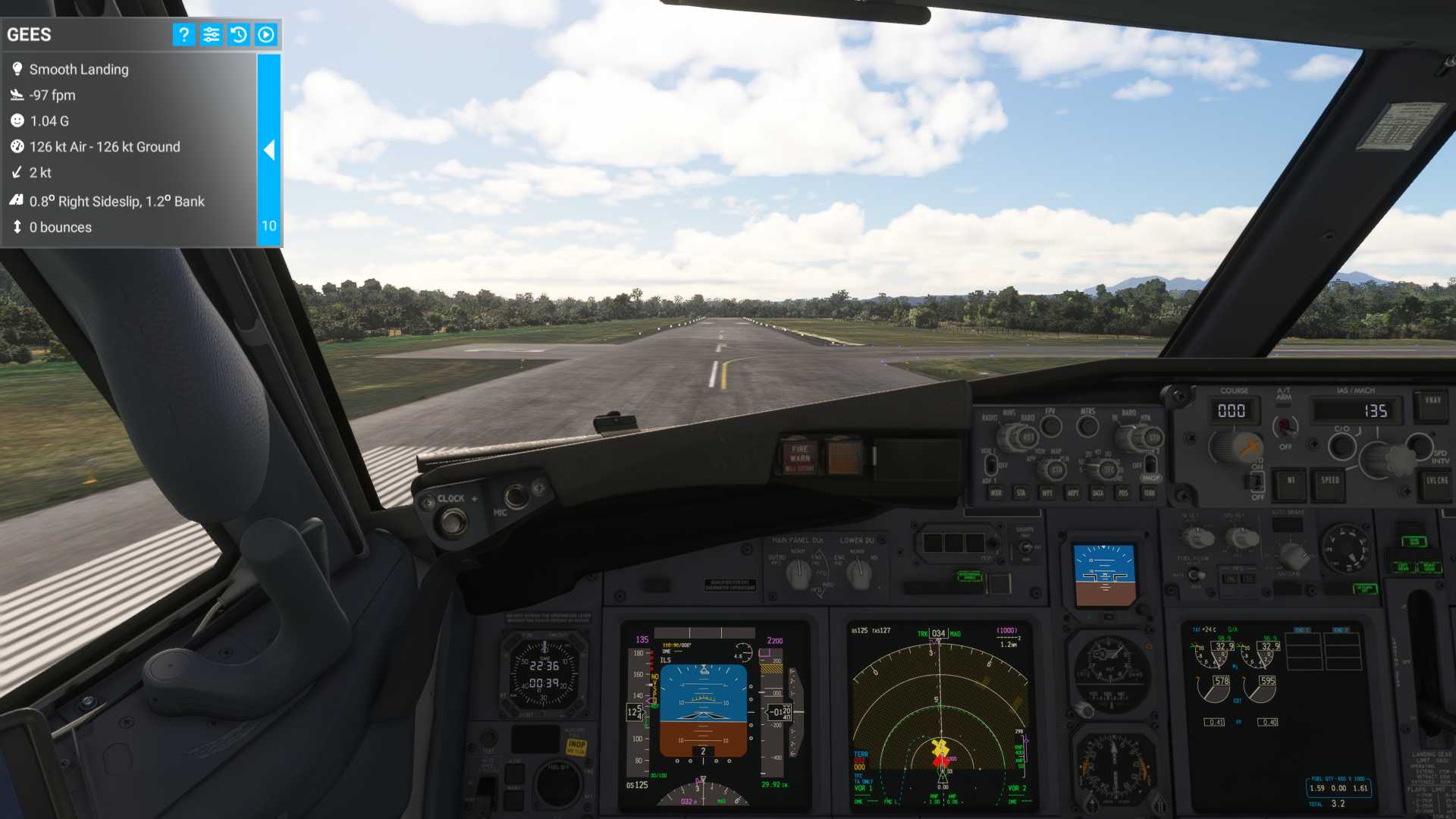The image size is (1456, 819).
Task: Click the touchdown icon beside -97 fpm
Action: point(17,95)
